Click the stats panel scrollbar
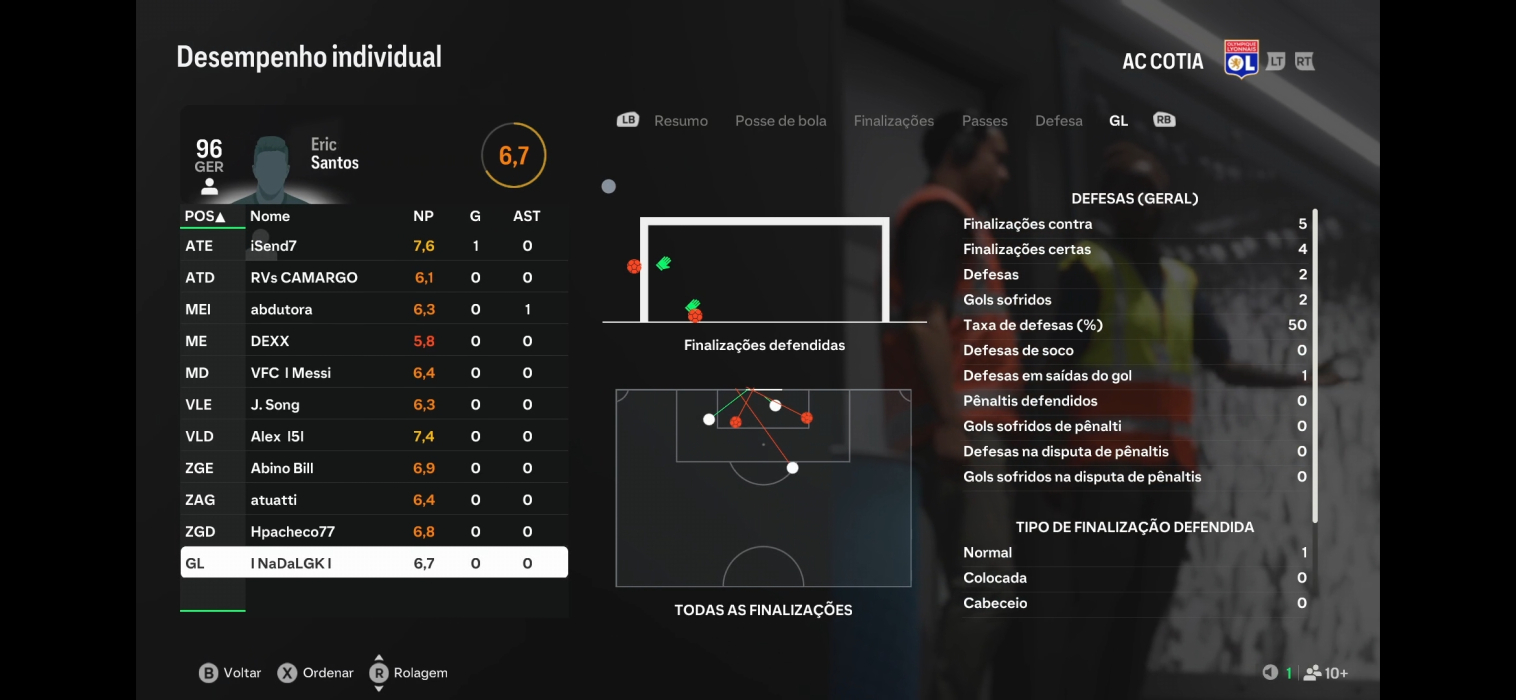 [x=1315, y=365]
